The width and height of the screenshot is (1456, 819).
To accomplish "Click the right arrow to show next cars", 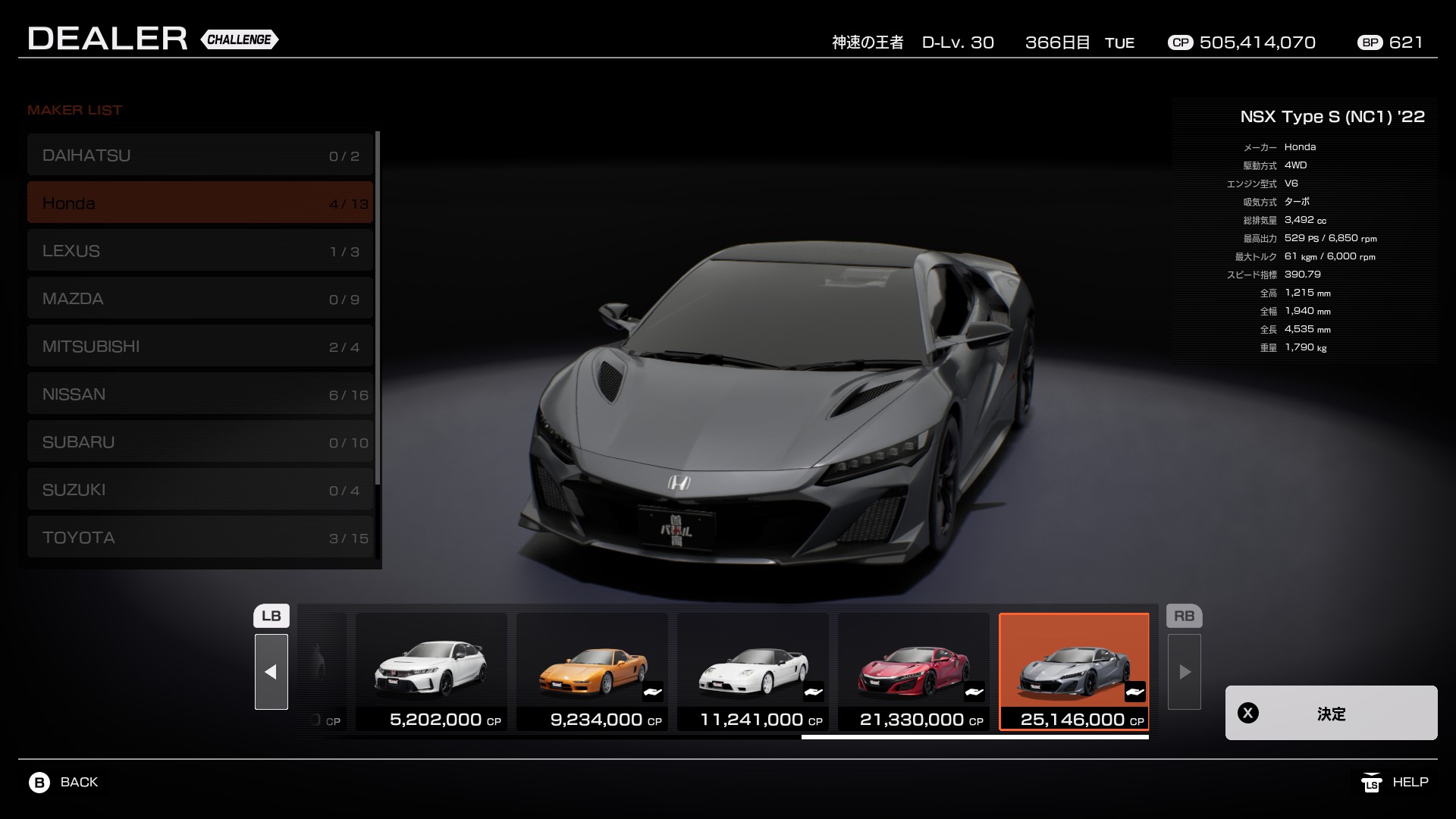I will tap(1184, 672).
